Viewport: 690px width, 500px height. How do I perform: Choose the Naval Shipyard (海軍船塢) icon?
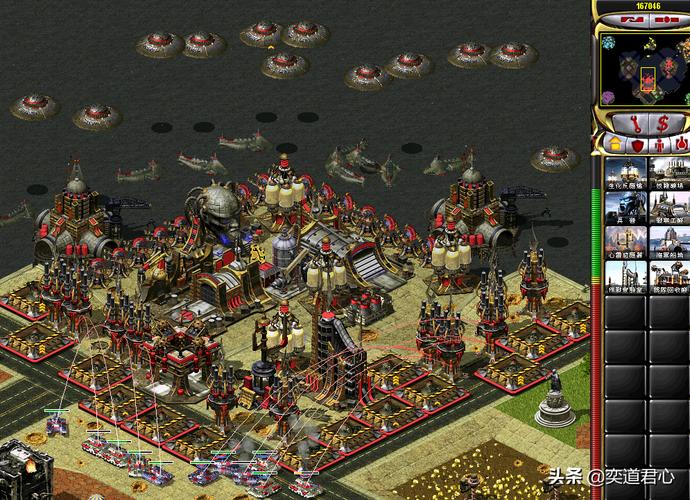(x=668, y=243)
